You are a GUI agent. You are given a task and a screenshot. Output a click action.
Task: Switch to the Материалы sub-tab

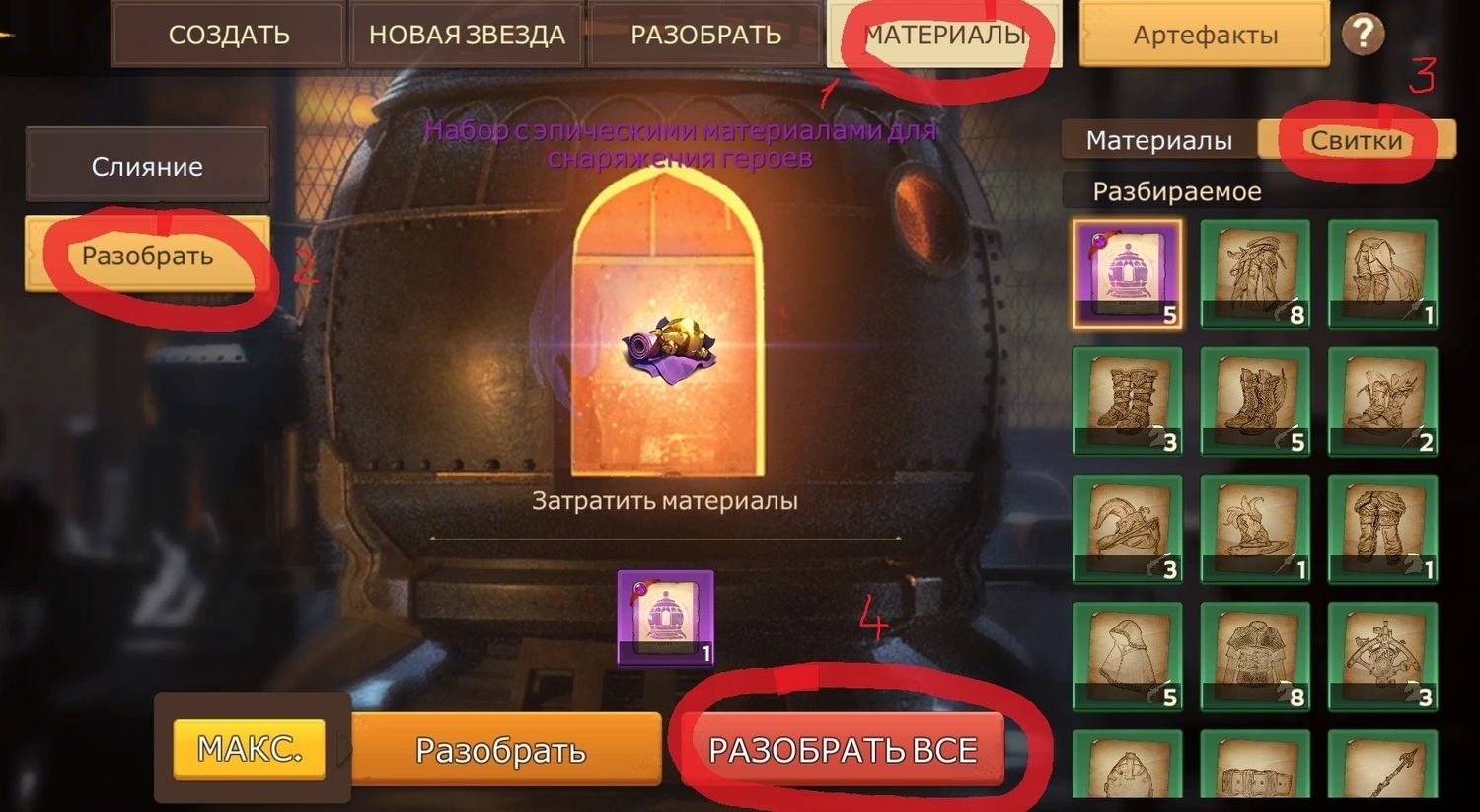coord(1158,141)
